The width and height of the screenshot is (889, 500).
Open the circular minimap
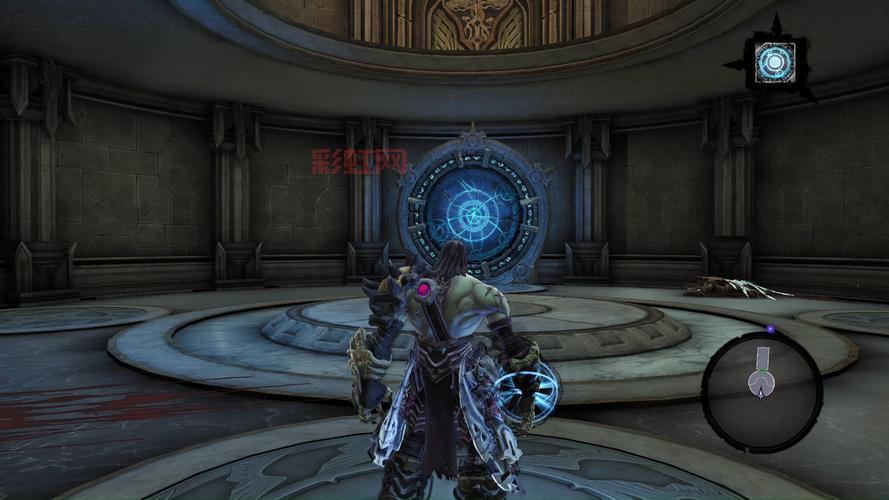(x=762, y=378)
